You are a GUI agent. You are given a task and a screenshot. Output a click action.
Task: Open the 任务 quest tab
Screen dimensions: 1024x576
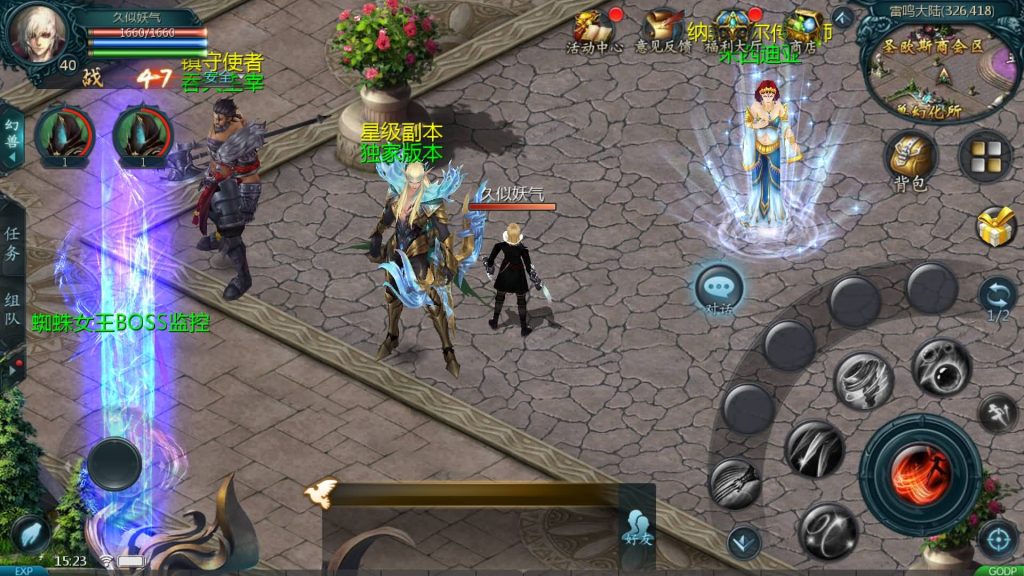point(12,243)
